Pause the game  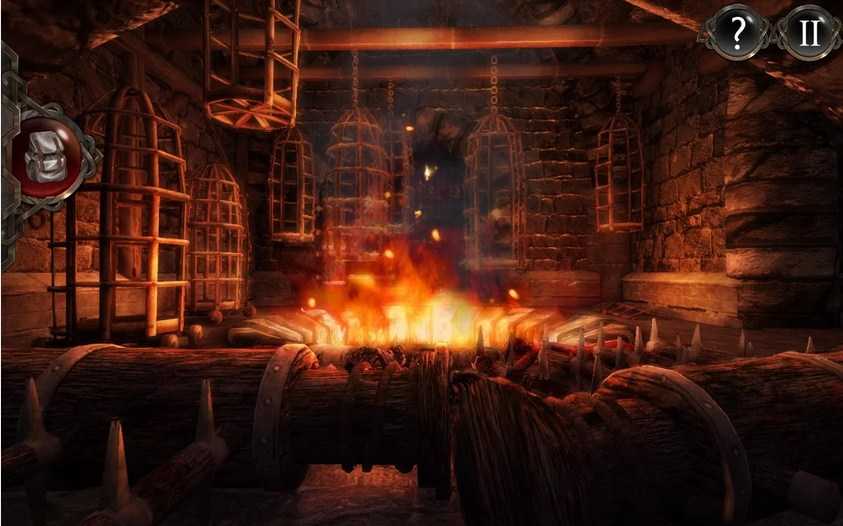click(808, 34)
